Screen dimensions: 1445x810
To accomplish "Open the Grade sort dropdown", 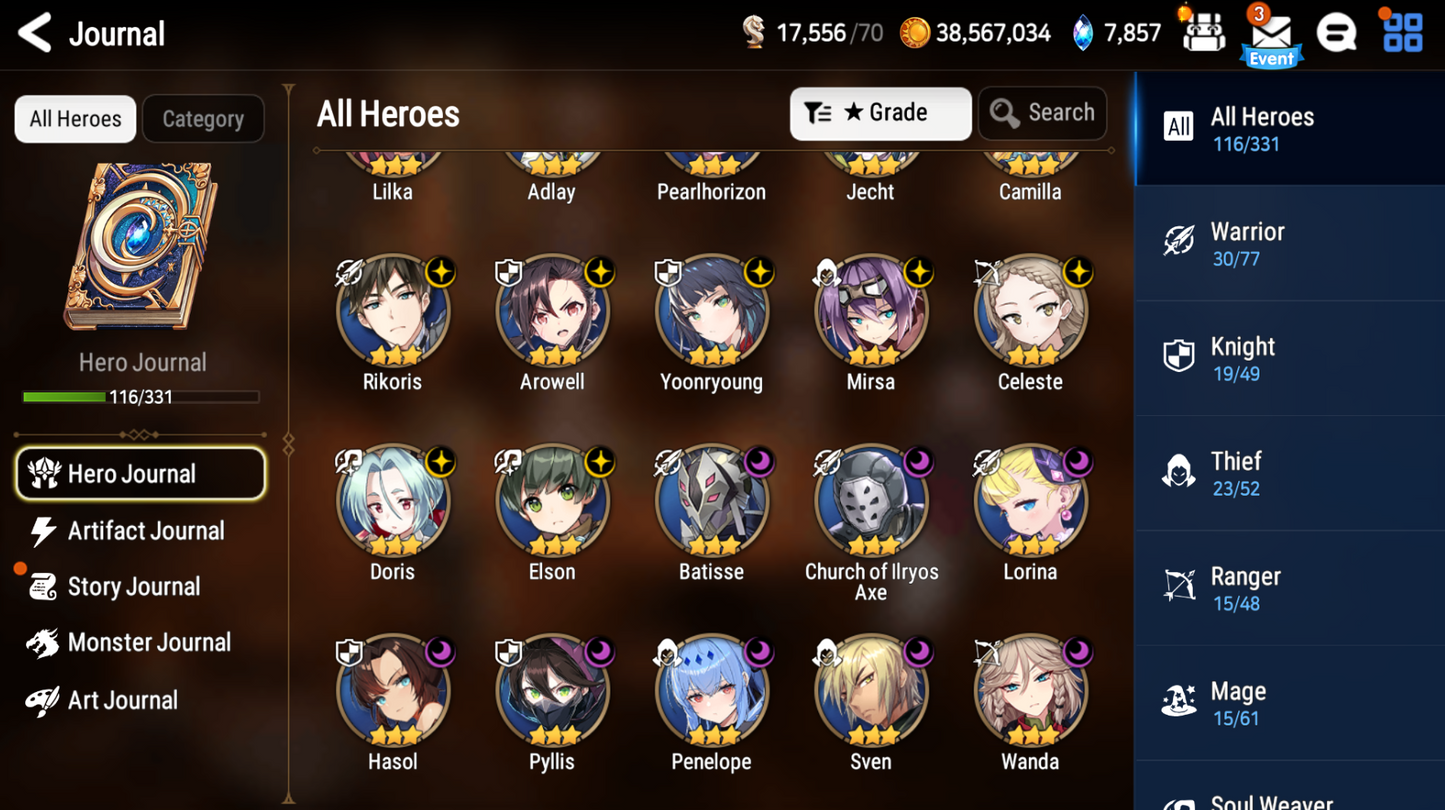I will 880,113.
